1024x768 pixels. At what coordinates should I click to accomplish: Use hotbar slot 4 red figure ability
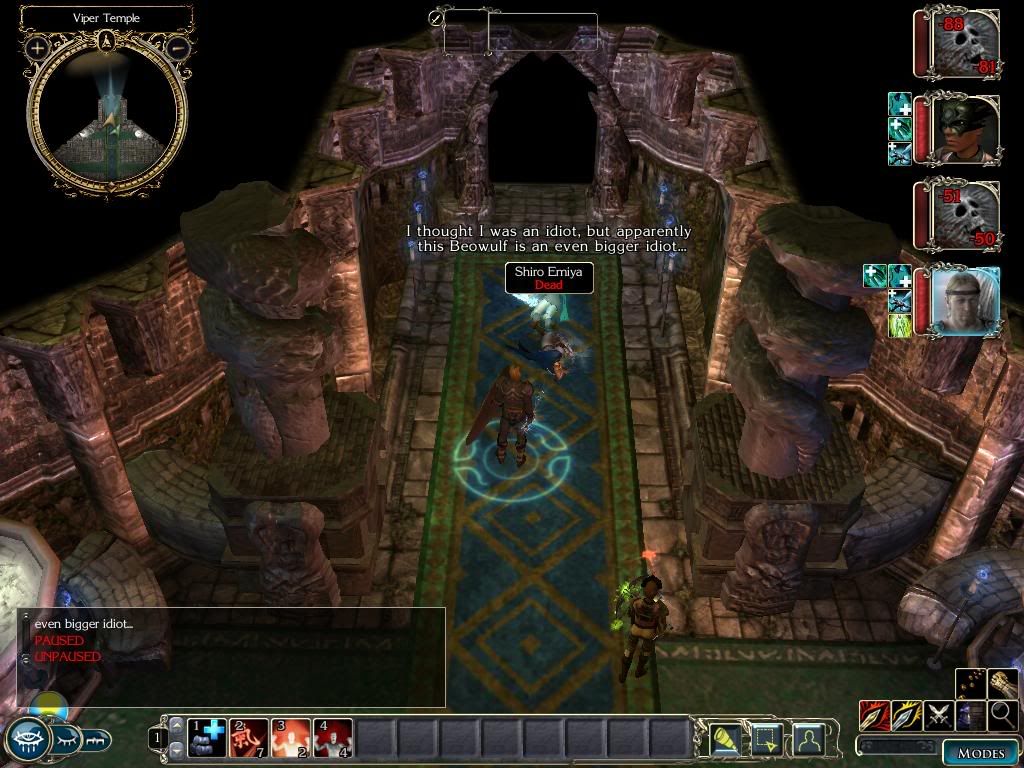[x=333, y=739]
